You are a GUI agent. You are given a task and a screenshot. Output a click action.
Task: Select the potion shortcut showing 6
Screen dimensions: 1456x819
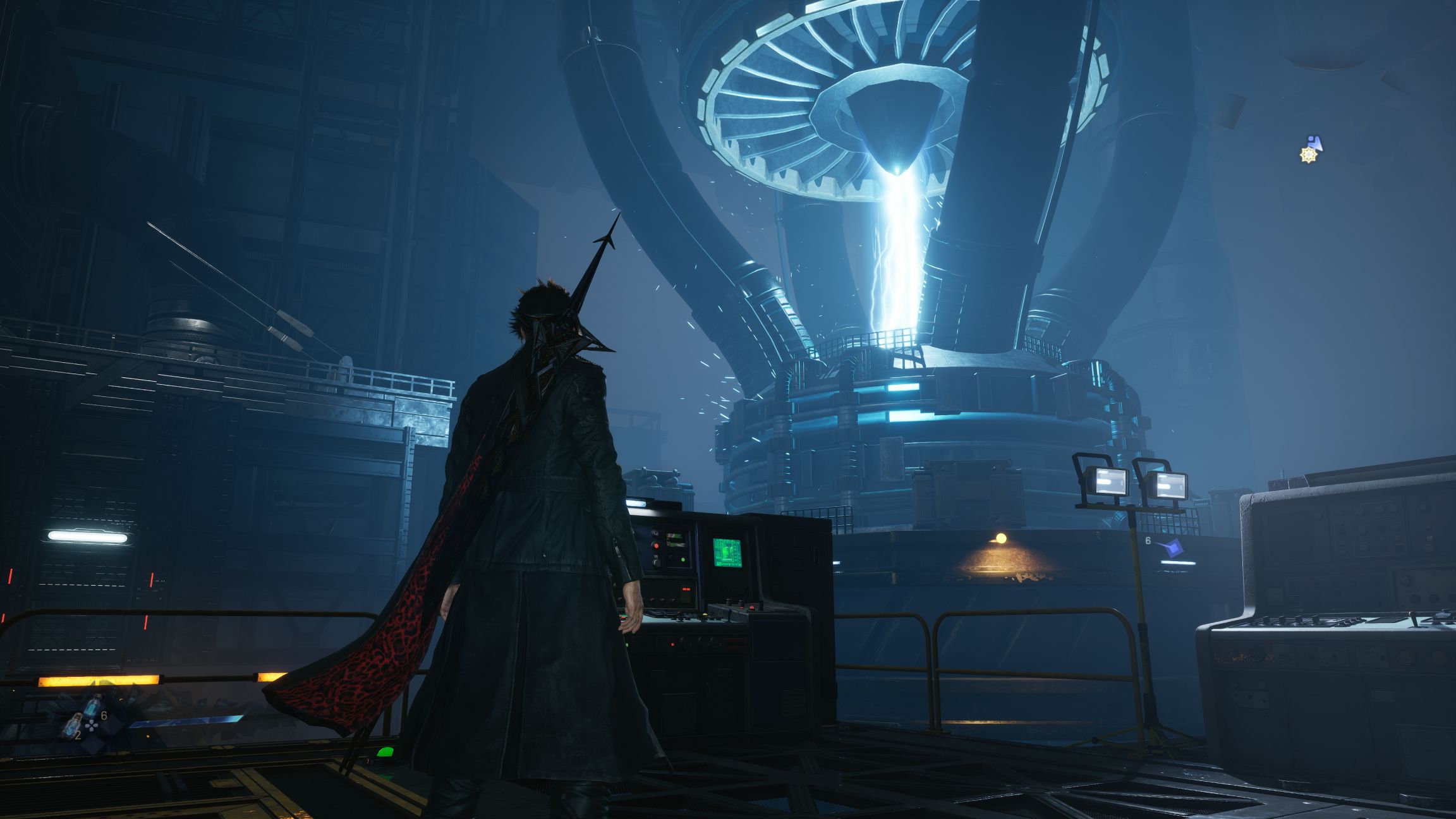(x=93, y=705)
